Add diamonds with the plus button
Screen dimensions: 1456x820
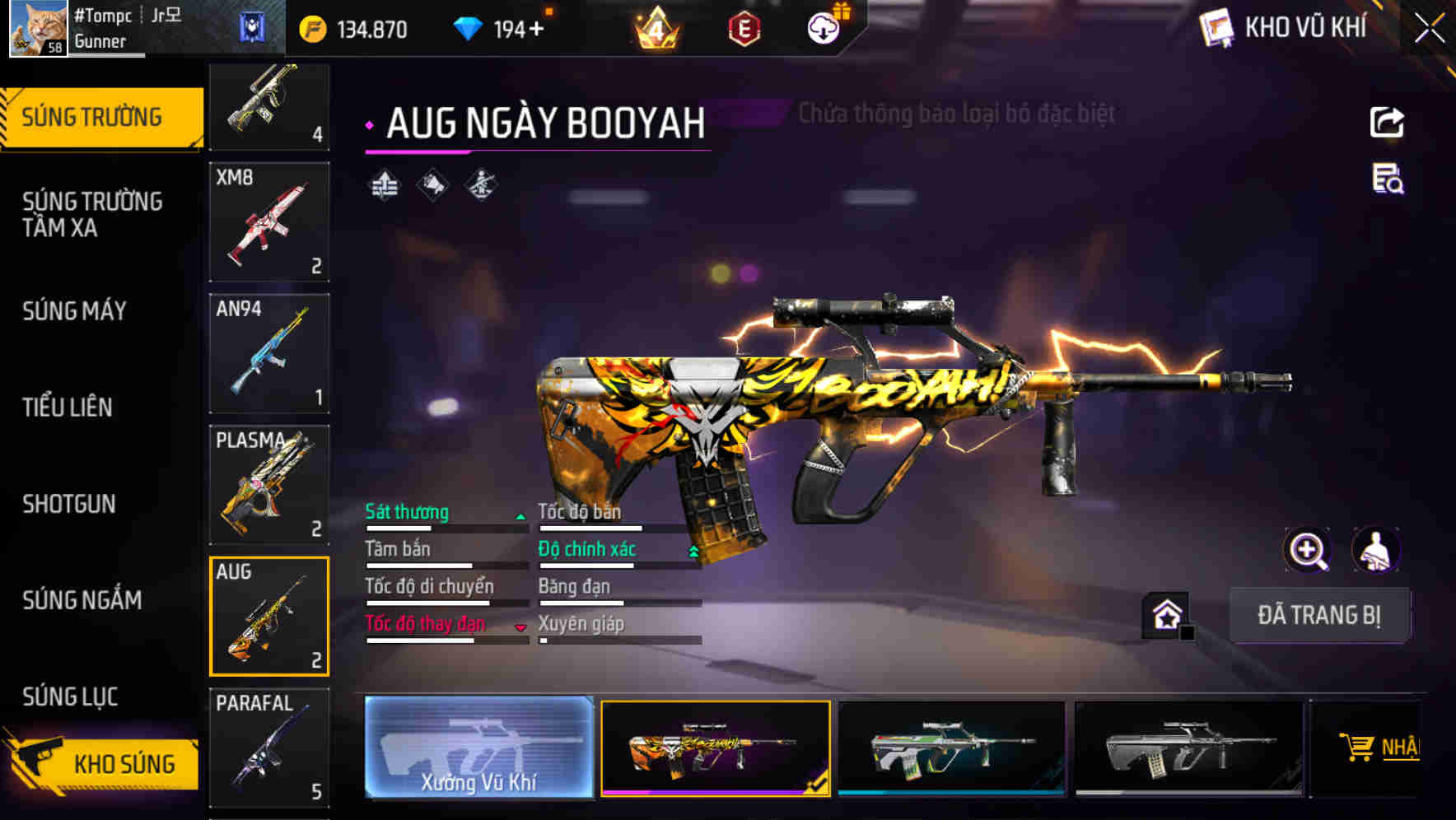pos(537,30)
